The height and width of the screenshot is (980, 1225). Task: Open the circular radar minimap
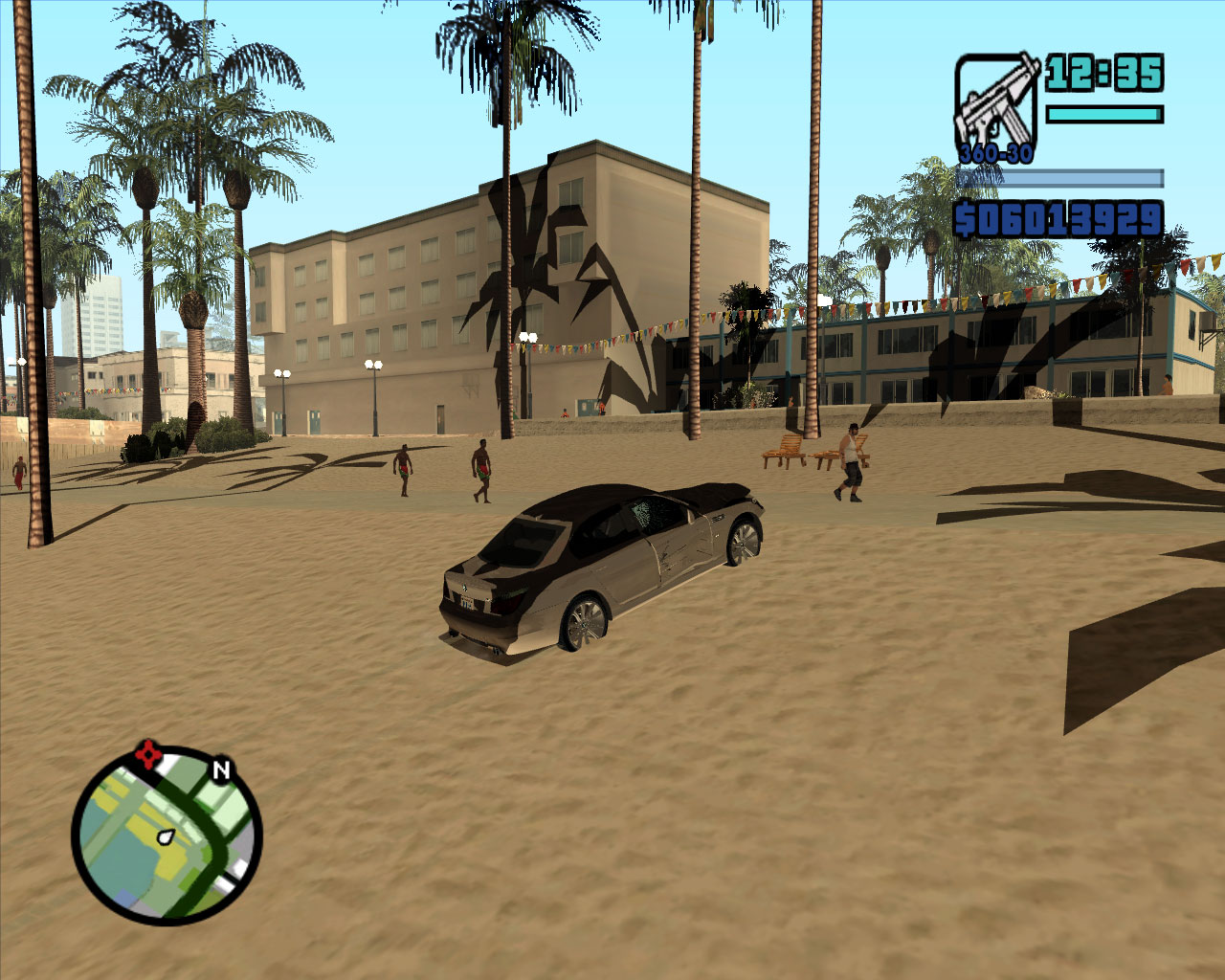coord(167,837)
